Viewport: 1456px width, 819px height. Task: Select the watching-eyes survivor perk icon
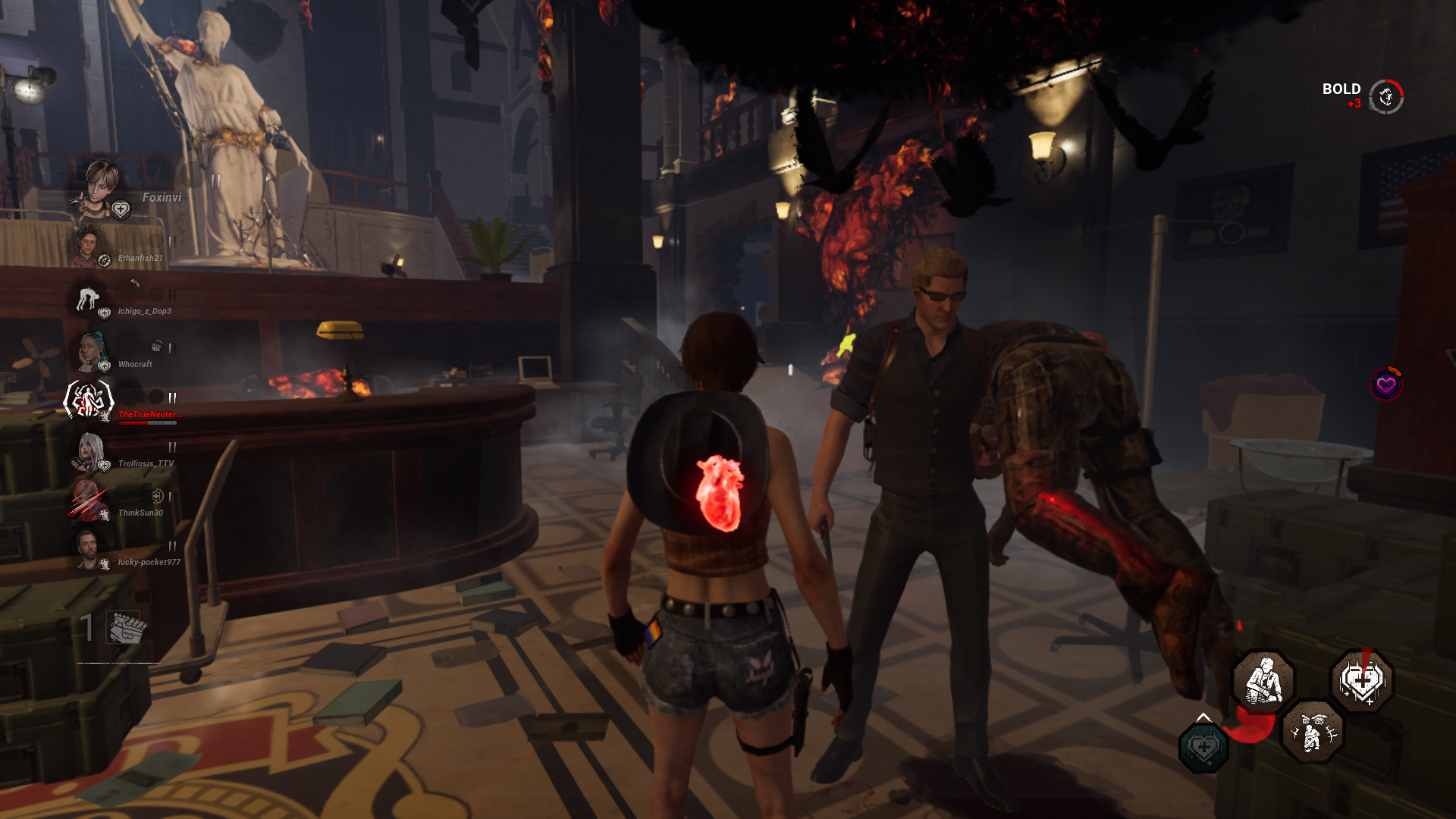(1313, 731)
